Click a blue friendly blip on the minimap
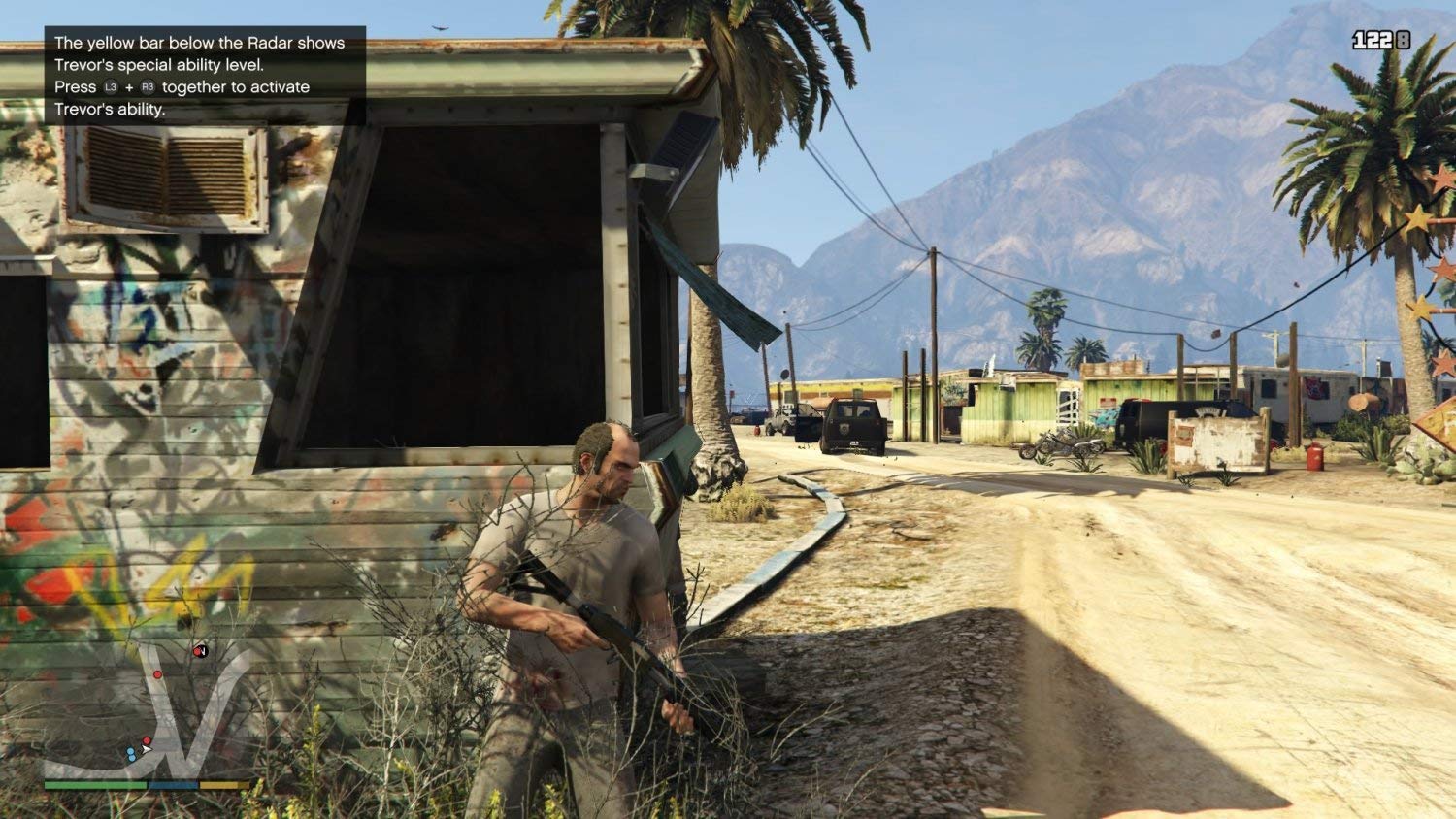Viewport: 1456px width, 819px height. click(x=131, y=752)
